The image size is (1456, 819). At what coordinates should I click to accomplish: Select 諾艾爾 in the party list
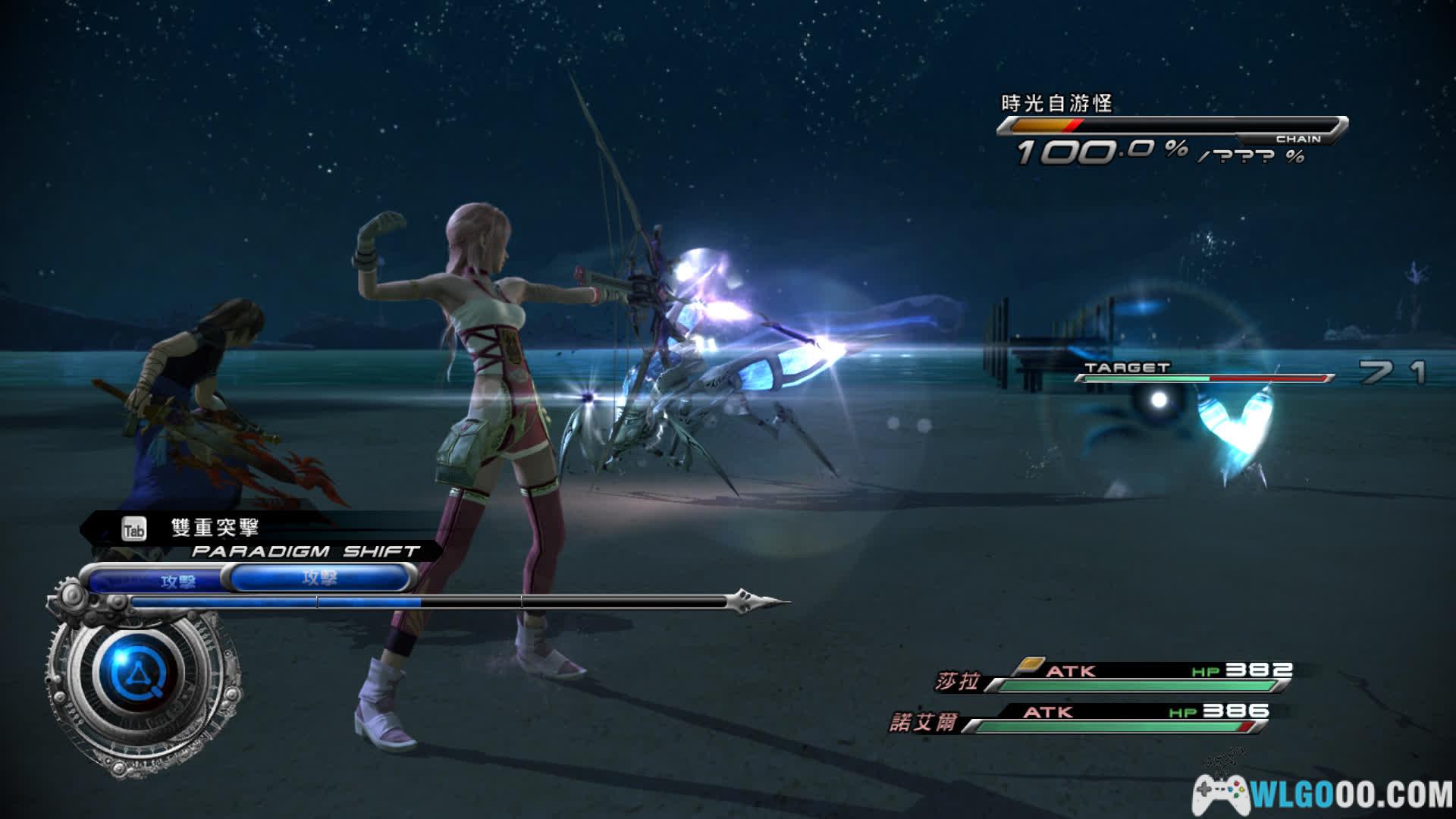923,721
